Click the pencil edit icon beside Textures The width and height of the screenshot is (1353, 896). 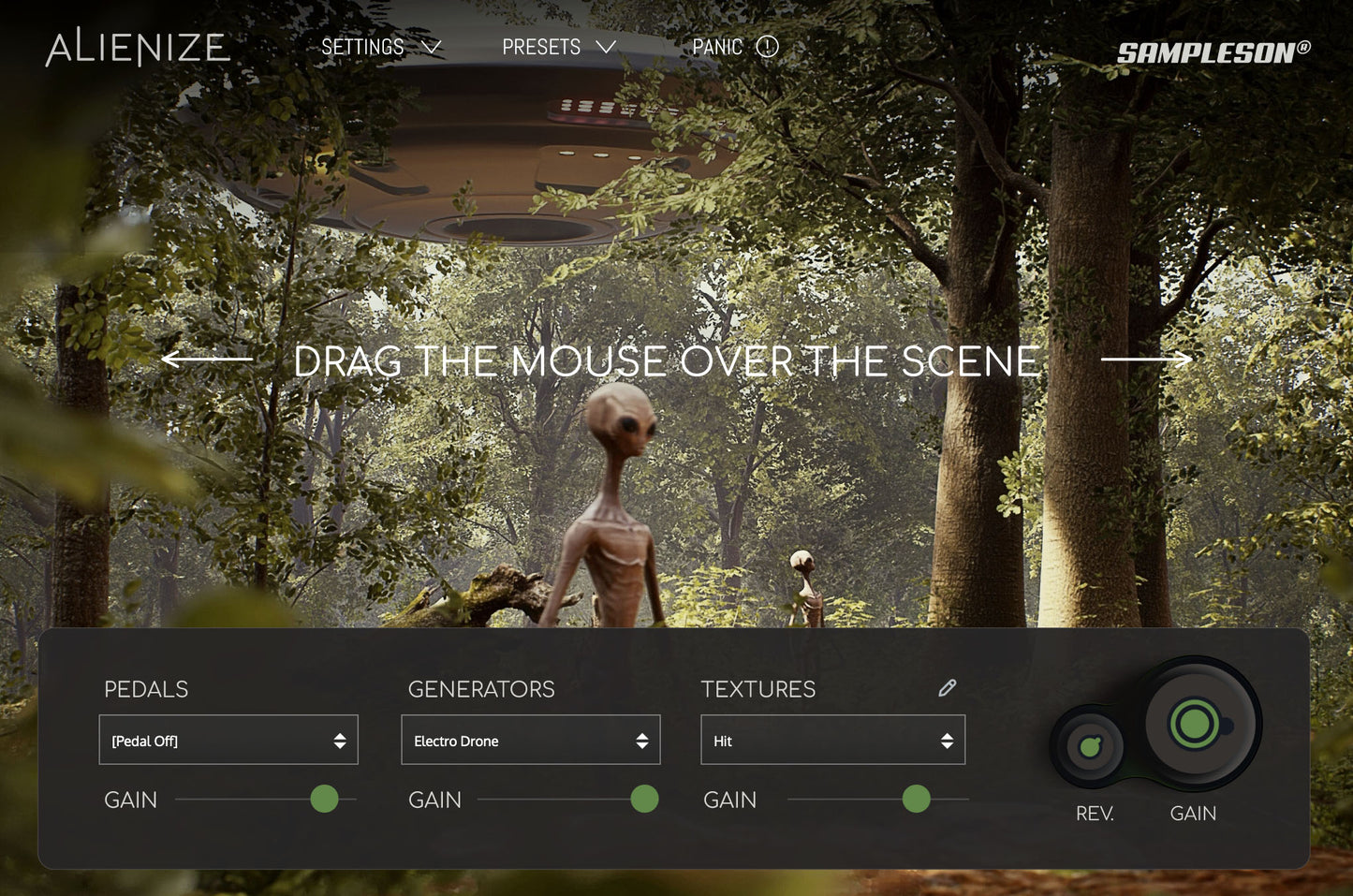[948, 688]
